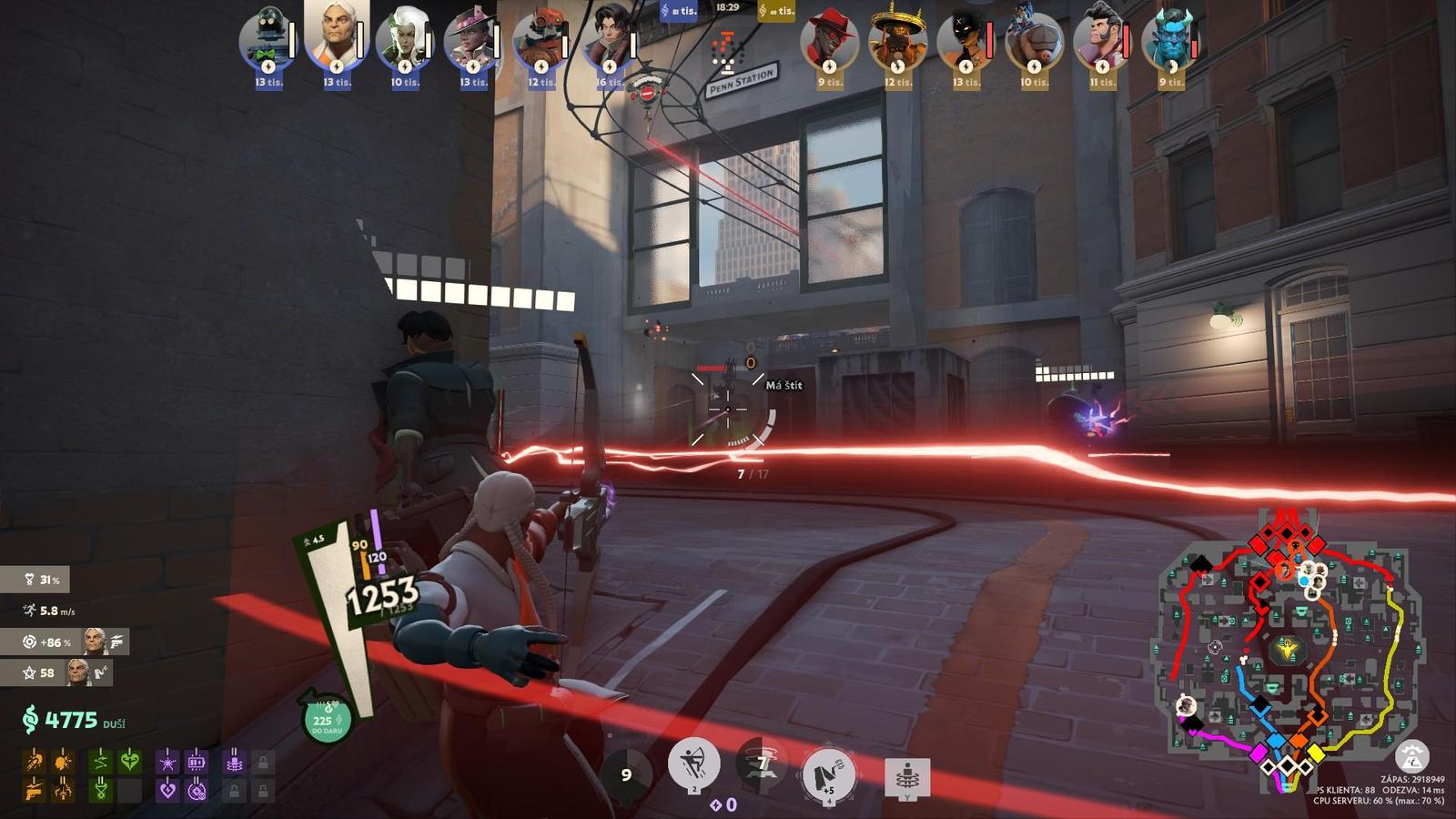1456x819 pixels.
Task: Trigger the ultimate ability with +5 stacks
Action: tap(828, 774)
